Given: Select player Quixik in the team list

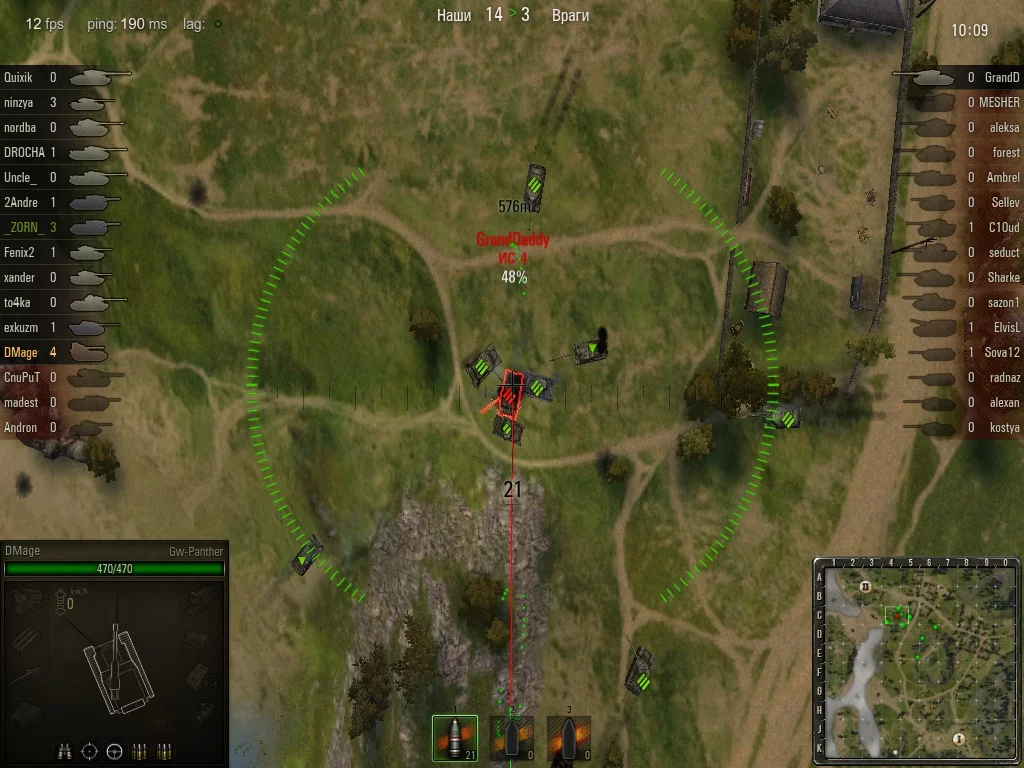Looking at the screenshot, I should tap(60, 77).
